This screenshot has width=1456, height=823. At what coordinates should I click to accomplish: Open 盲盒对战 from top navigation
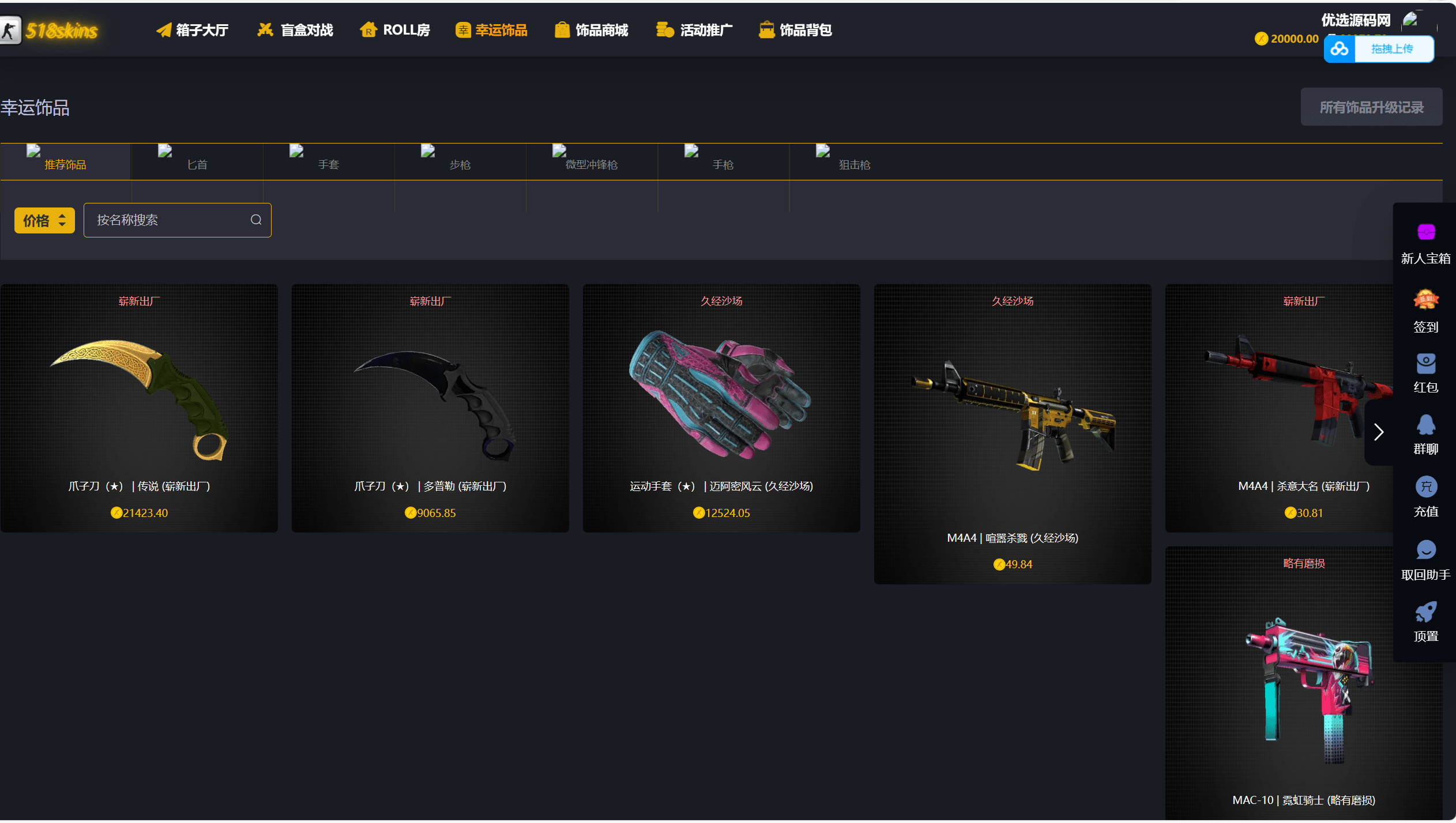(295, 29)
